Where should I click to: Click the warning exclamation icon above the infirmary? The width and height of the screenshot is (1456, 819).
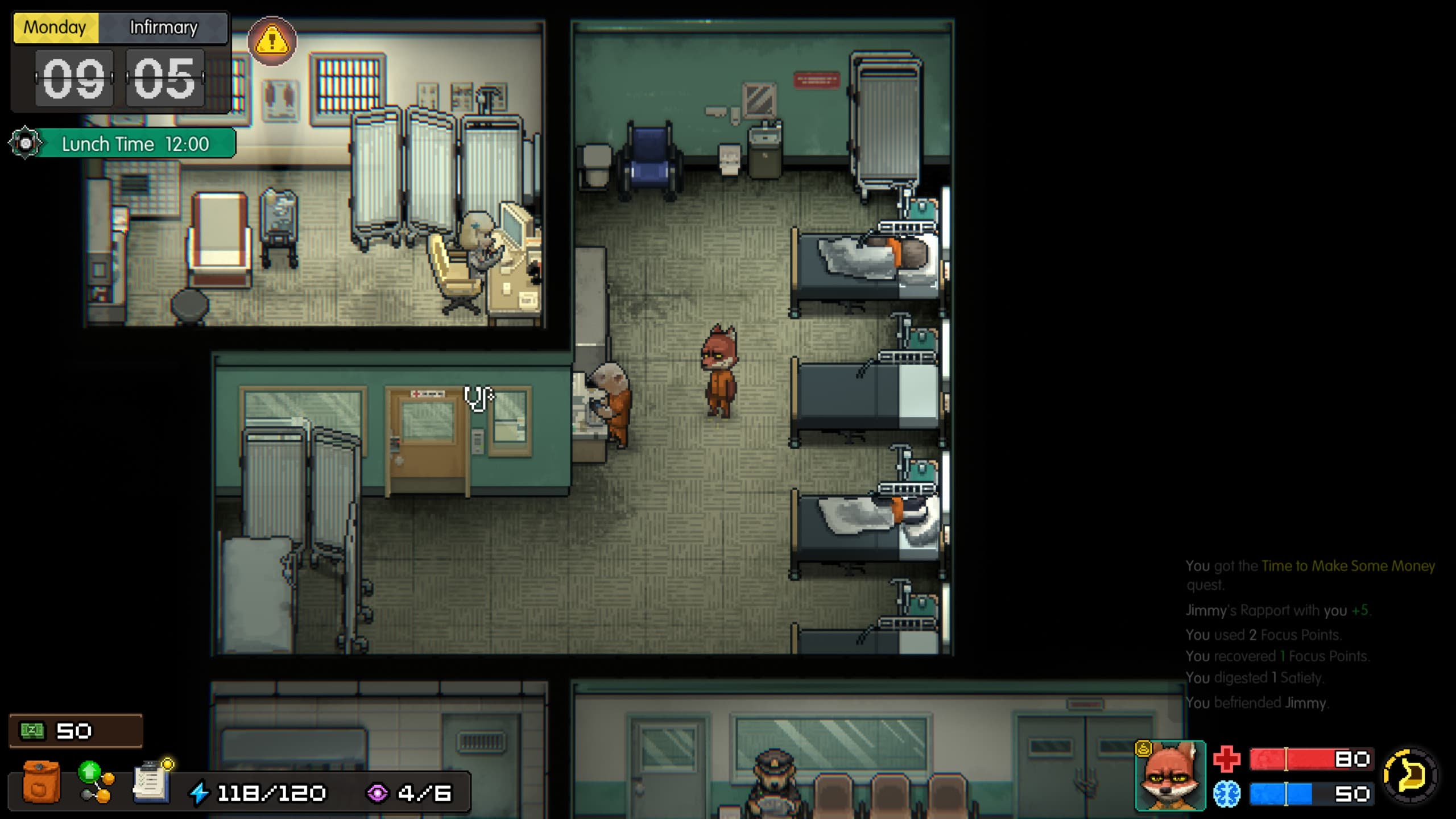271,42
